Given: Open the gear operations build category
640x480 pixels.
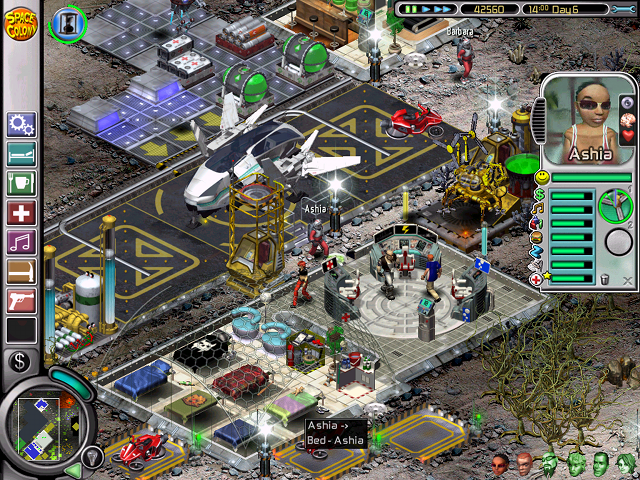Looking at the screenshot, I should (x=20, y=125).
